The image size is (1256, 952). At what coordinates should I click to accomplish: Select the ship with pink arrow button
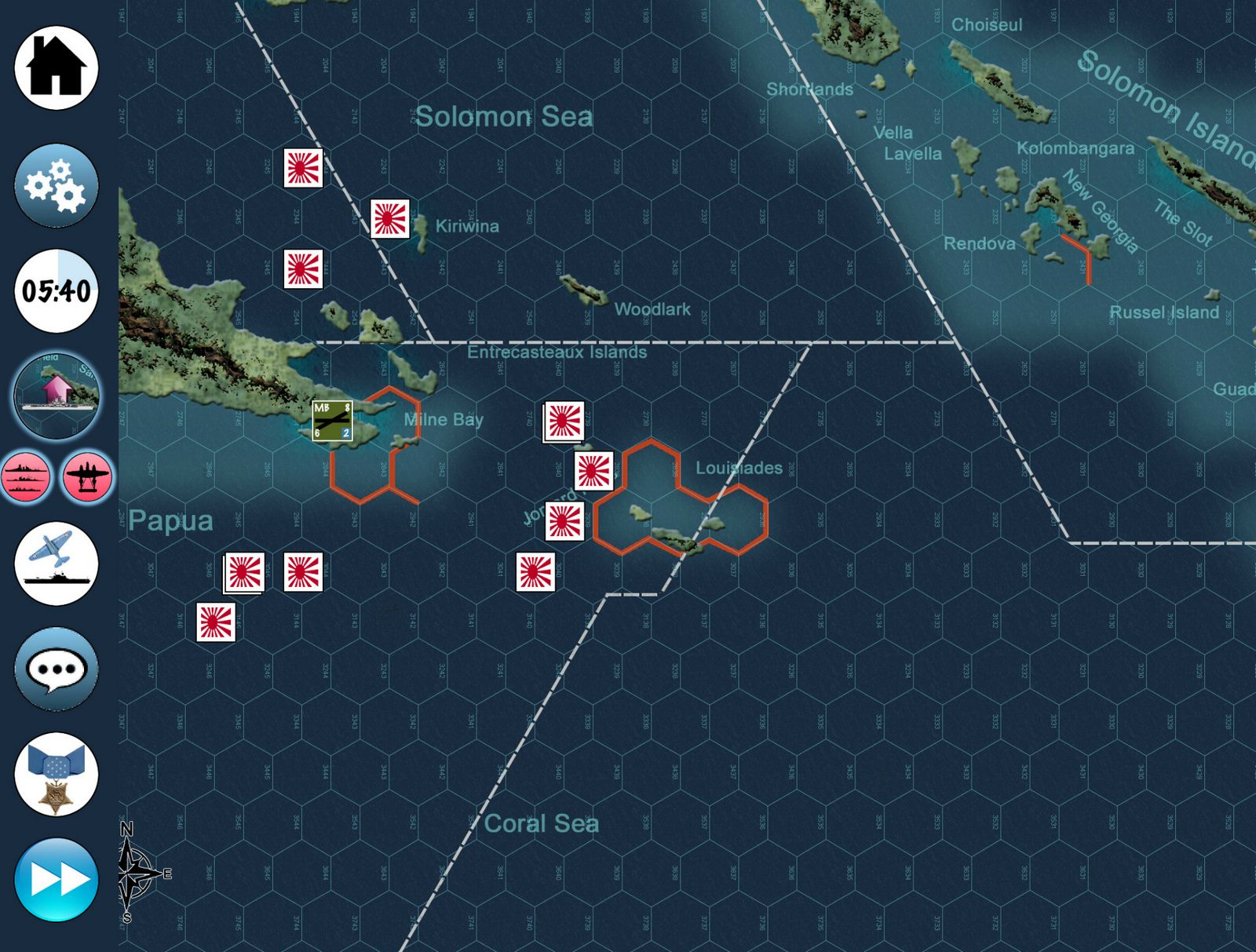(x=56, y=393)
